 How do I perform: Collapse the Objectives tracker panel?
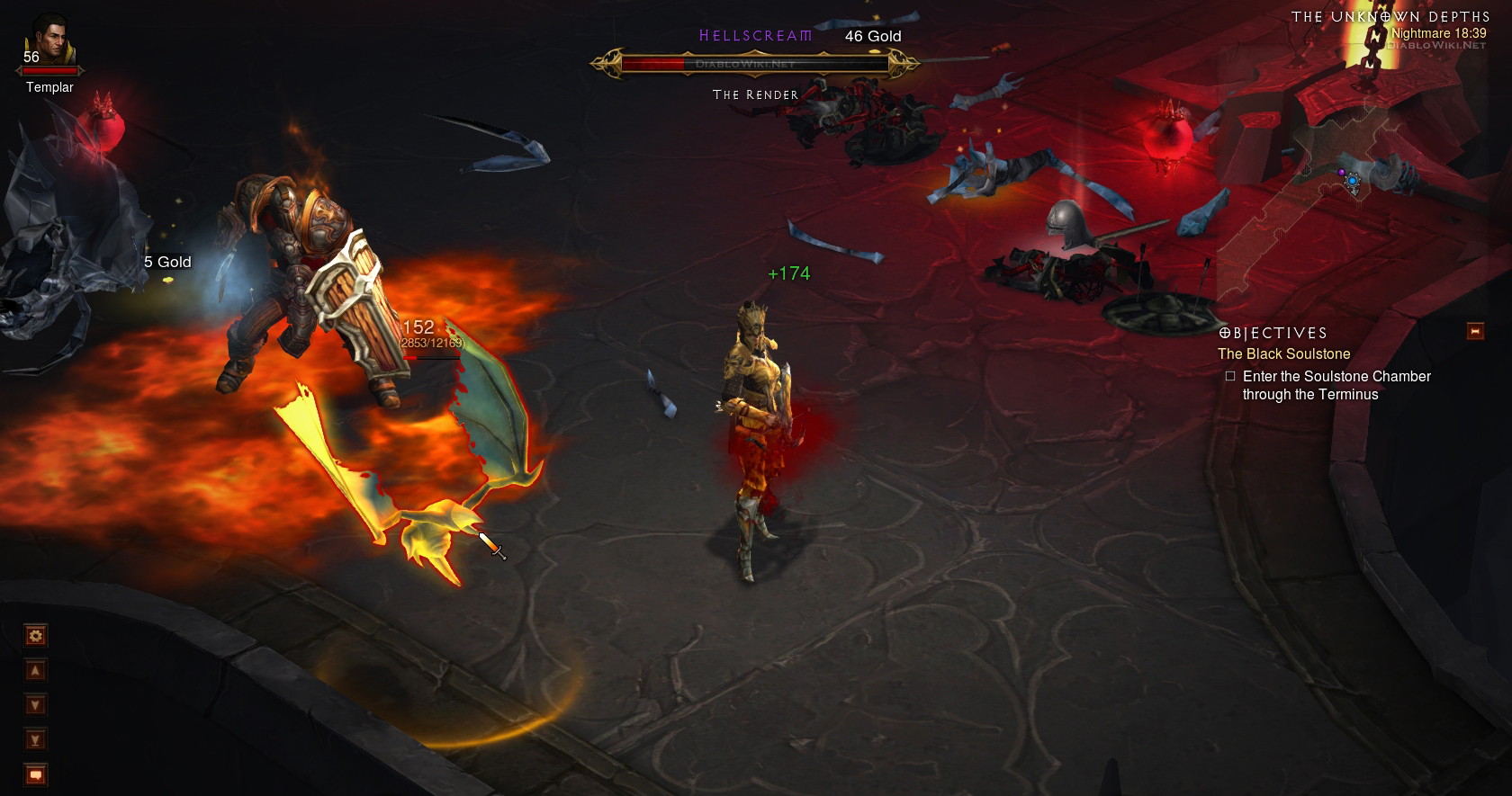(x=1474, y=331)
